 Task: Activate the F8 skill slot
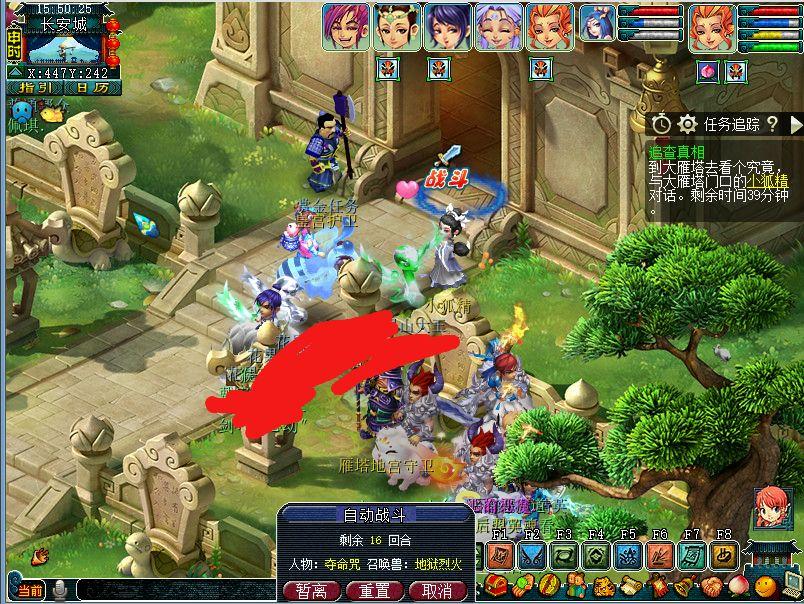(x=723, y=555)
